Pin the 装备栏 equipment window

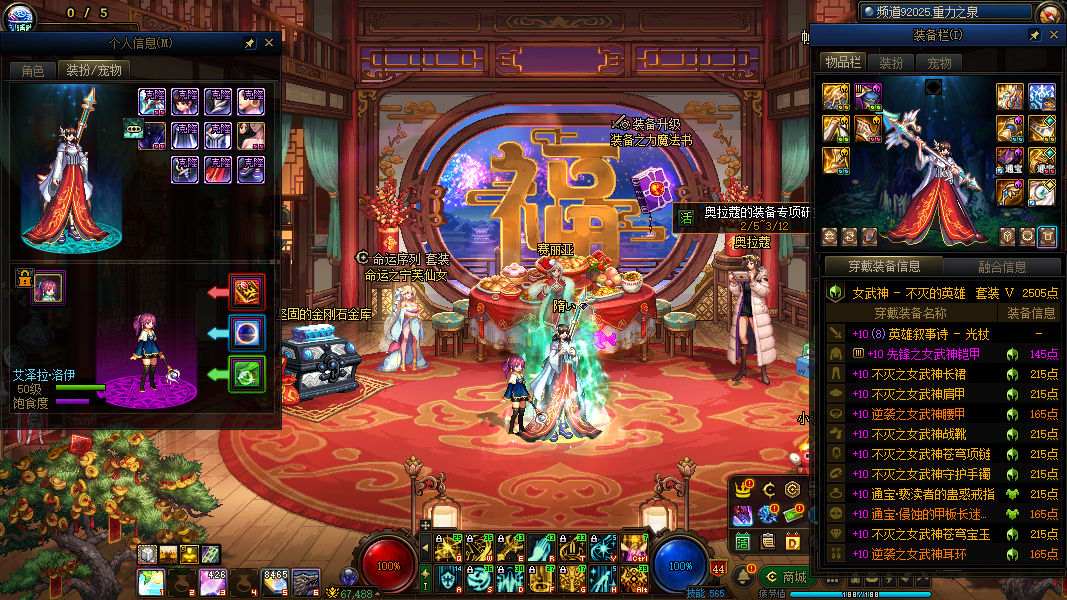tap(1035, 35)
